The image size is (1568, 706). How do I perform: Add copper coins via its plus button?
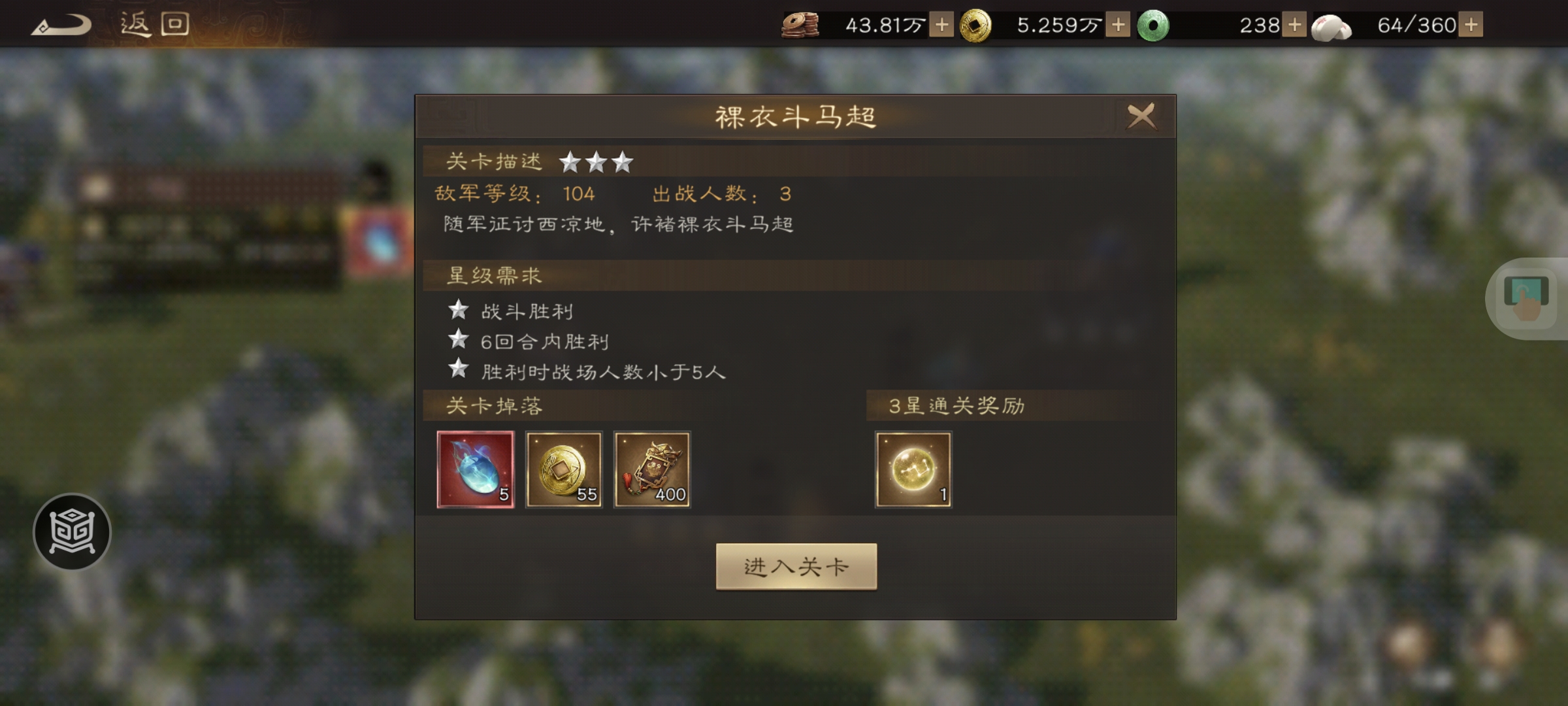click(941, 26)
